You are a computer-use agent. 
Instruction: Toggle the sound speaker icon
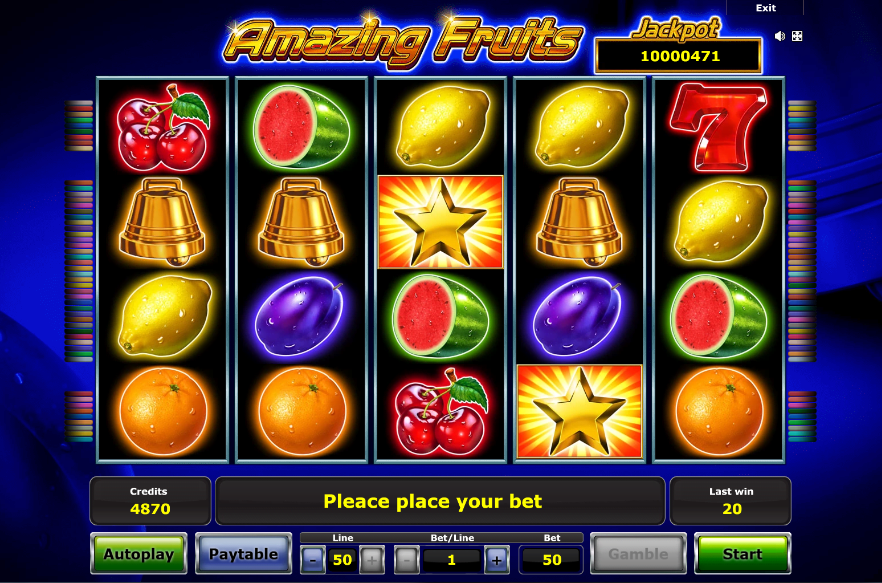tap(780, 36)
